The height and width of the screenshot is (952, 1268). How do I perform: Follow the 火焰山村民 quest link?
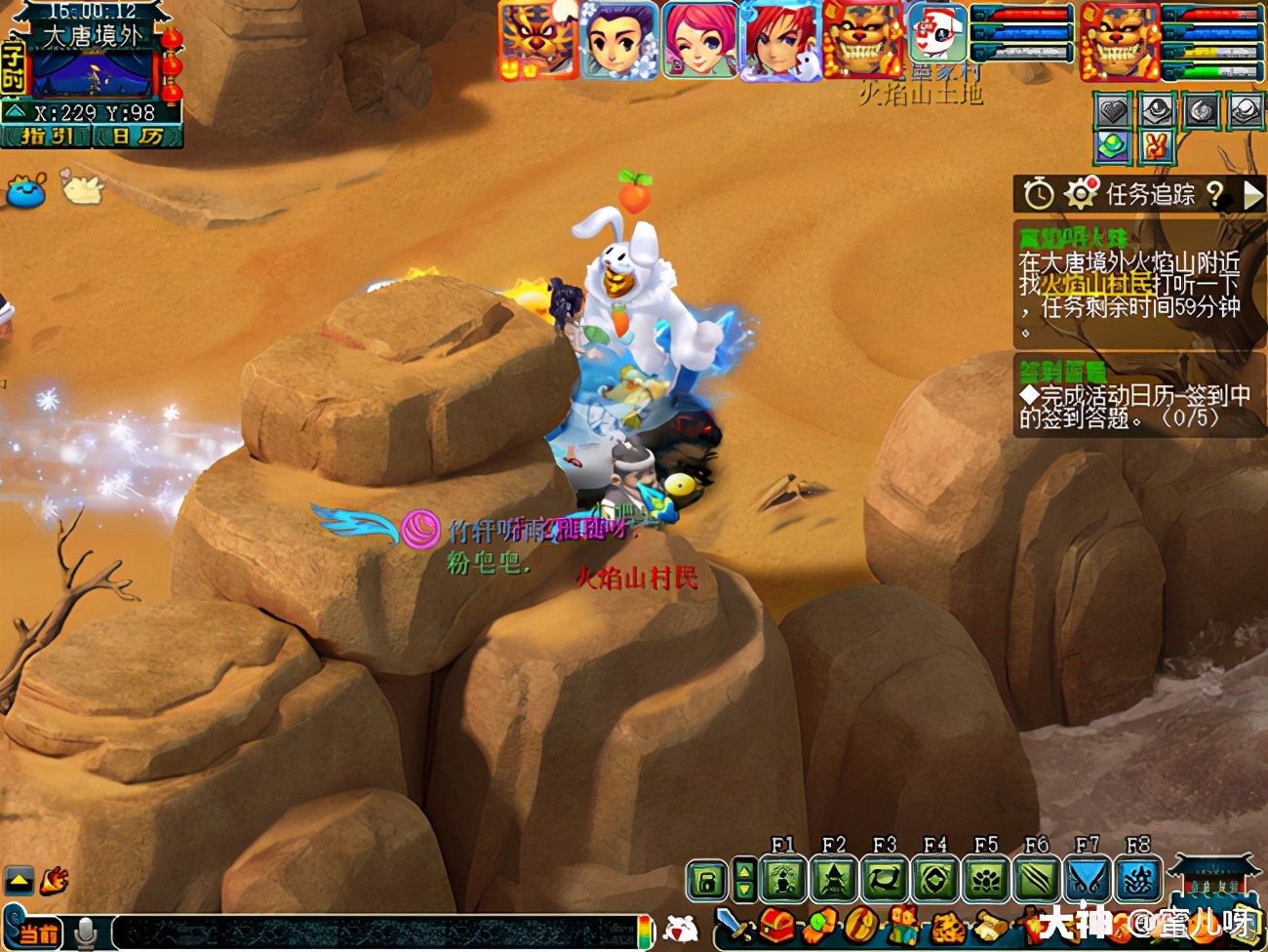pyautogui.click(x=1097, y=284)
